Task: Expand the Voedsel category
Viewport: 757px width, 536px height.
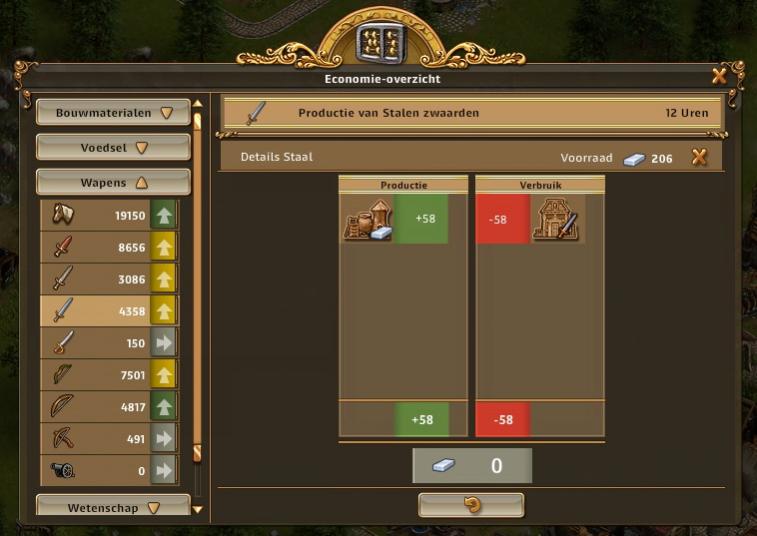Action: [x=113, y=148]
